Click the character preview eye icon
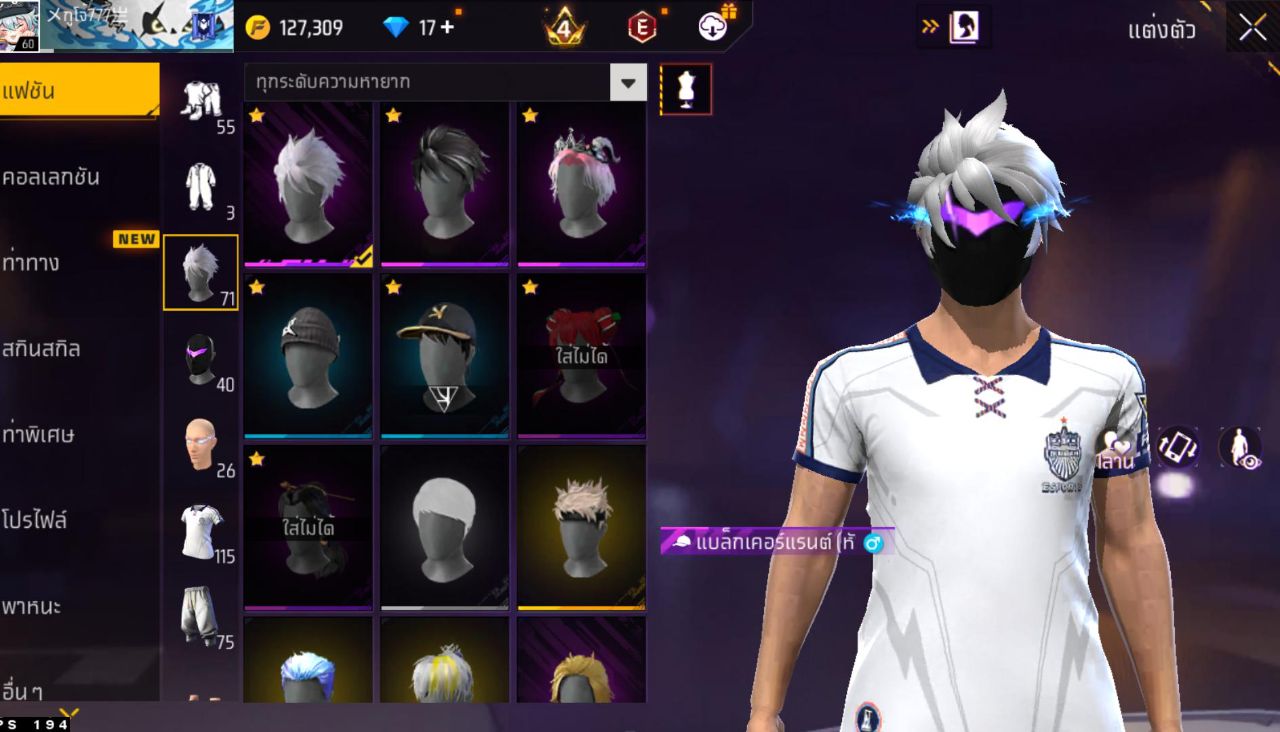Viewport: 1280px width, 732px height. coord(1240,448)
